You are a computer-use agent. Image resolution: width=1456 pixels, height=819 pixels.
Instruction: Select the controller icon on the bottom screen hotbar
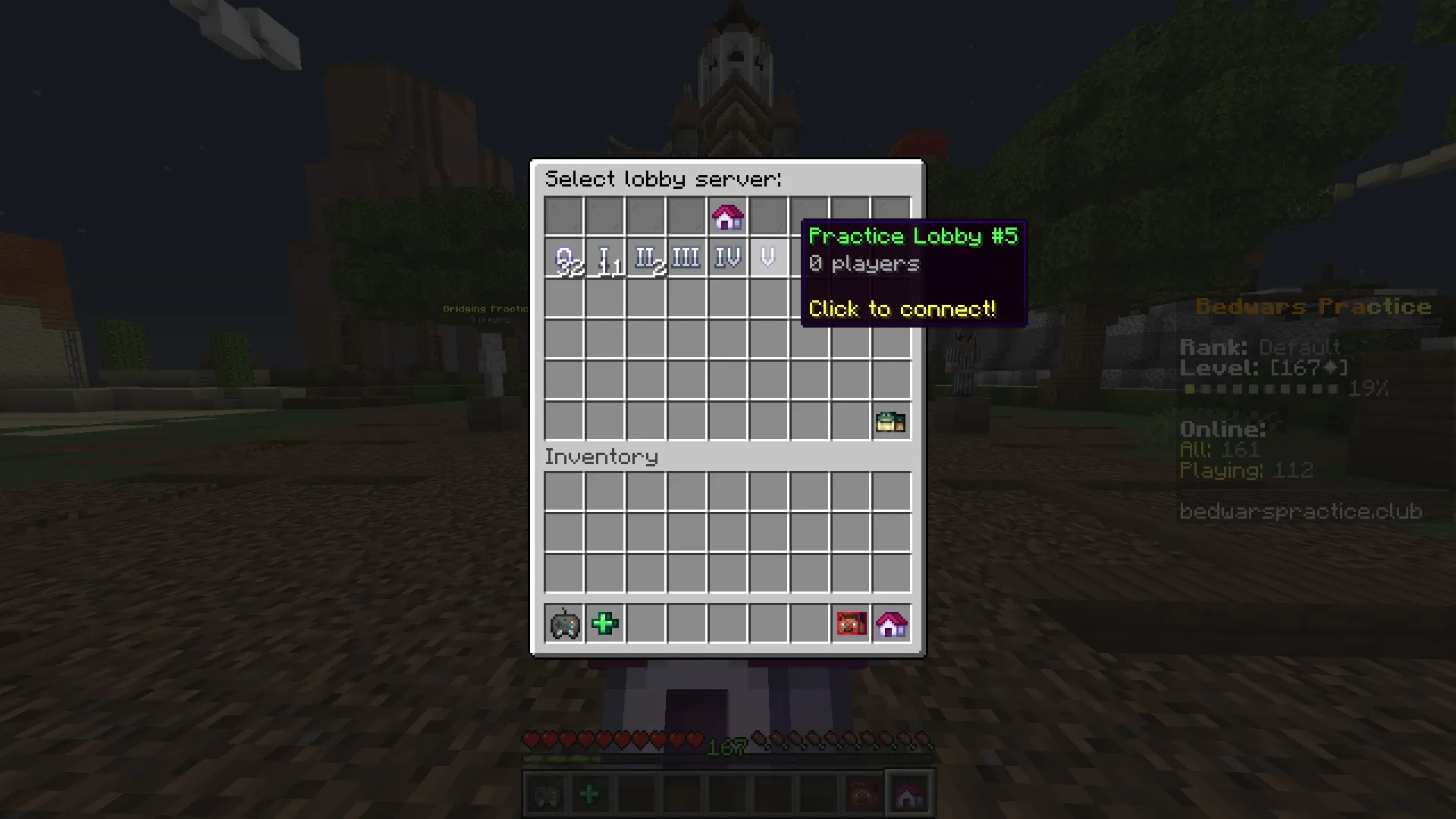547,793
